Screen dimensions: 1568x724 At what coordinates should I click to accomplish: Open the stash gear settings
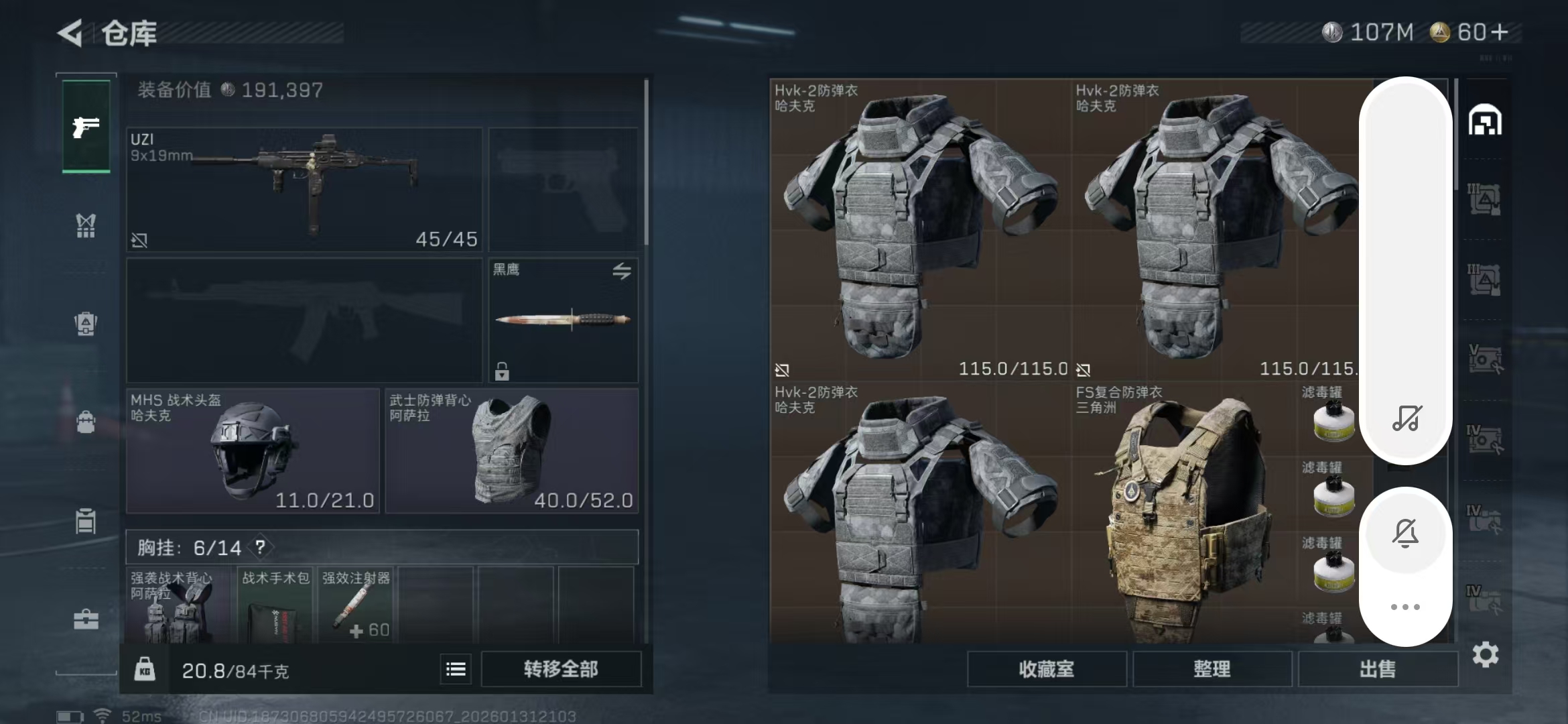(1485, 654)
